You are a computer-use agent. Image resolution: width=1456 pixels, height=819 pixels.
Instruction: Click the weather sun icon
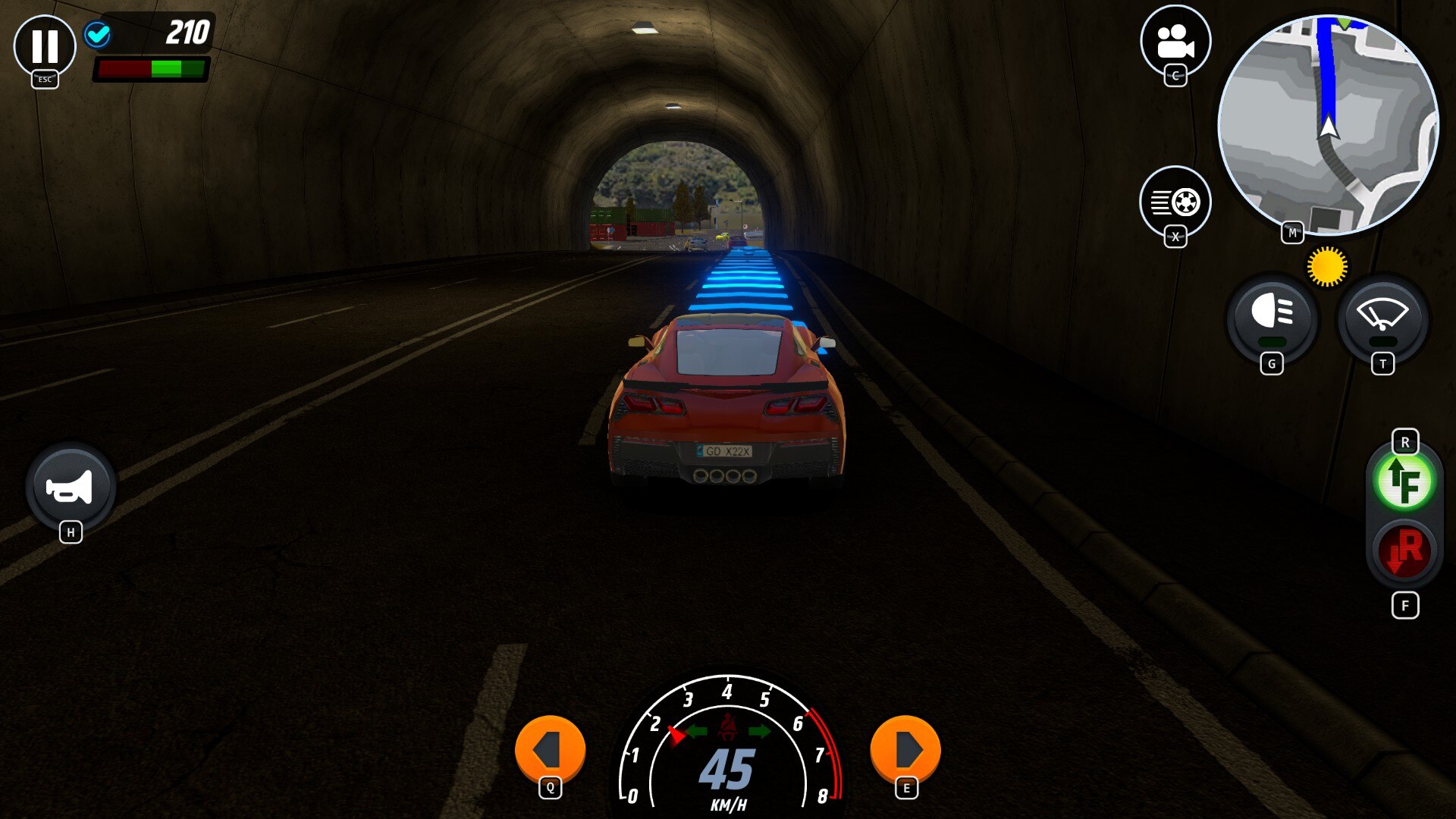(1326, 265)
